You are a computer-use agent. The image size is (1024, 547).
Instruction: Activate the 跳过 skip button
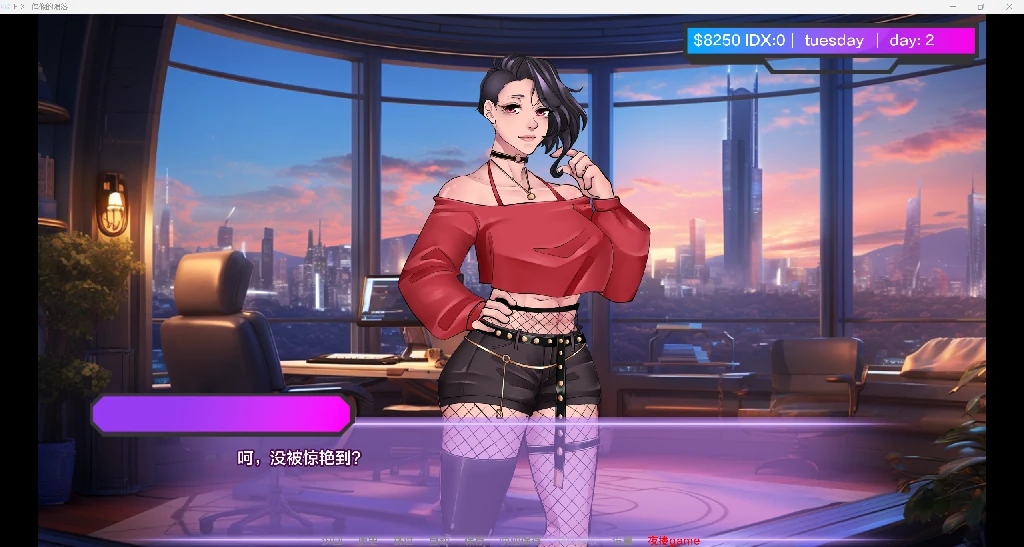point(404,541)
